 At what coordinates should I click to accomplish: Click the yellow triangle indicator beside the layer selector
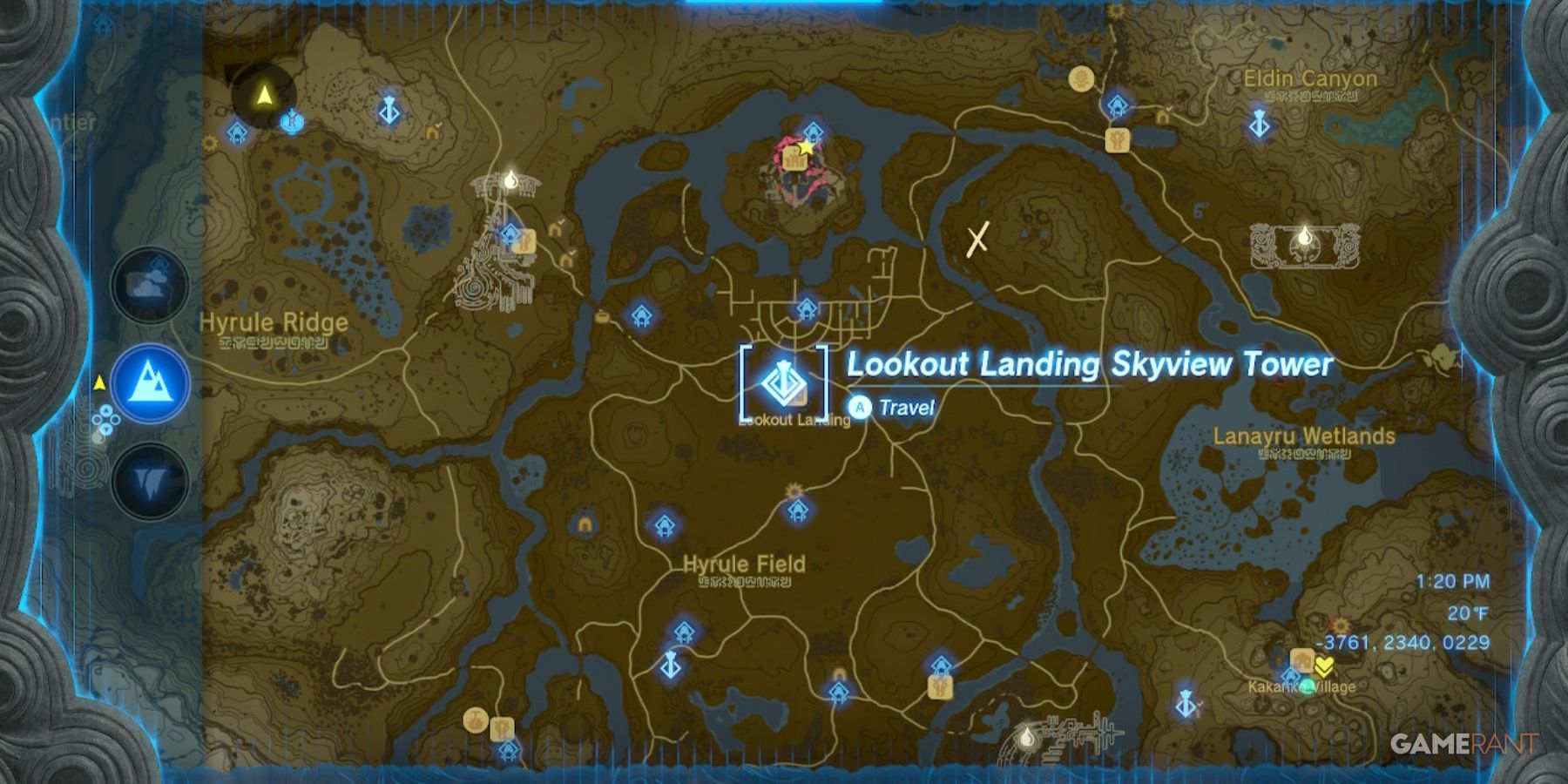click(x=98, y=381)
